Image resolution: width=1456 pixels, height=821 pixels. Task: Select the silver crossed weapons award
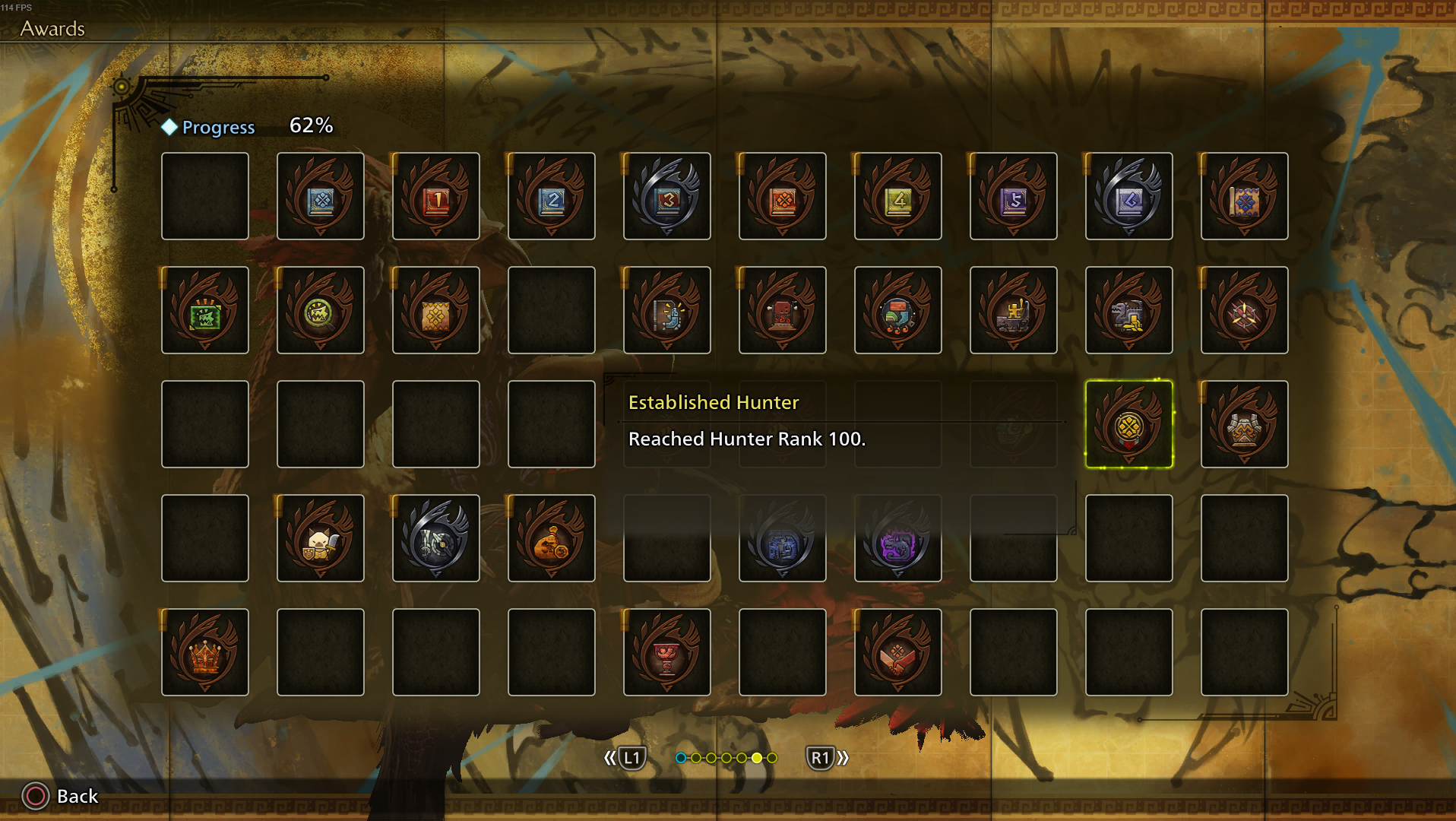coord(436,539)
